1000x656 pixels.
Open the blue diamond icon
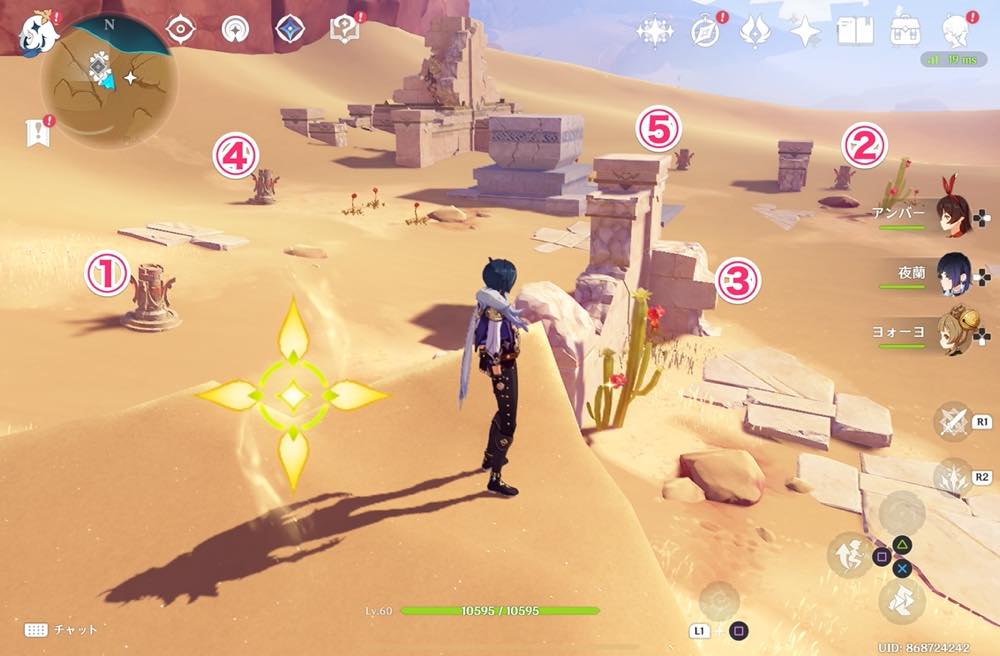(x=290, y=30)
